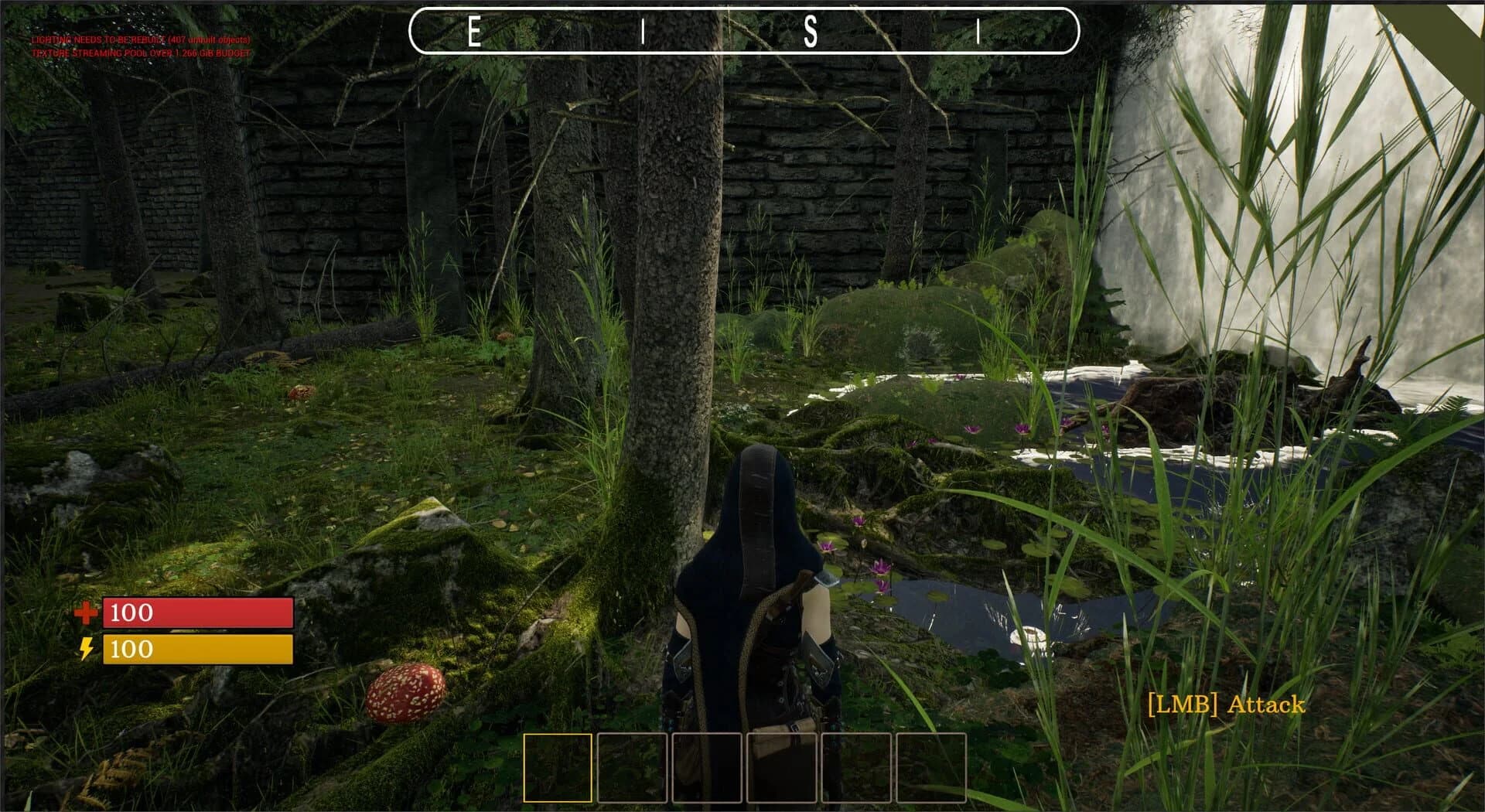Click the red health cross icon
Viewport: 1485px width, 812px height.
(87, 613)
